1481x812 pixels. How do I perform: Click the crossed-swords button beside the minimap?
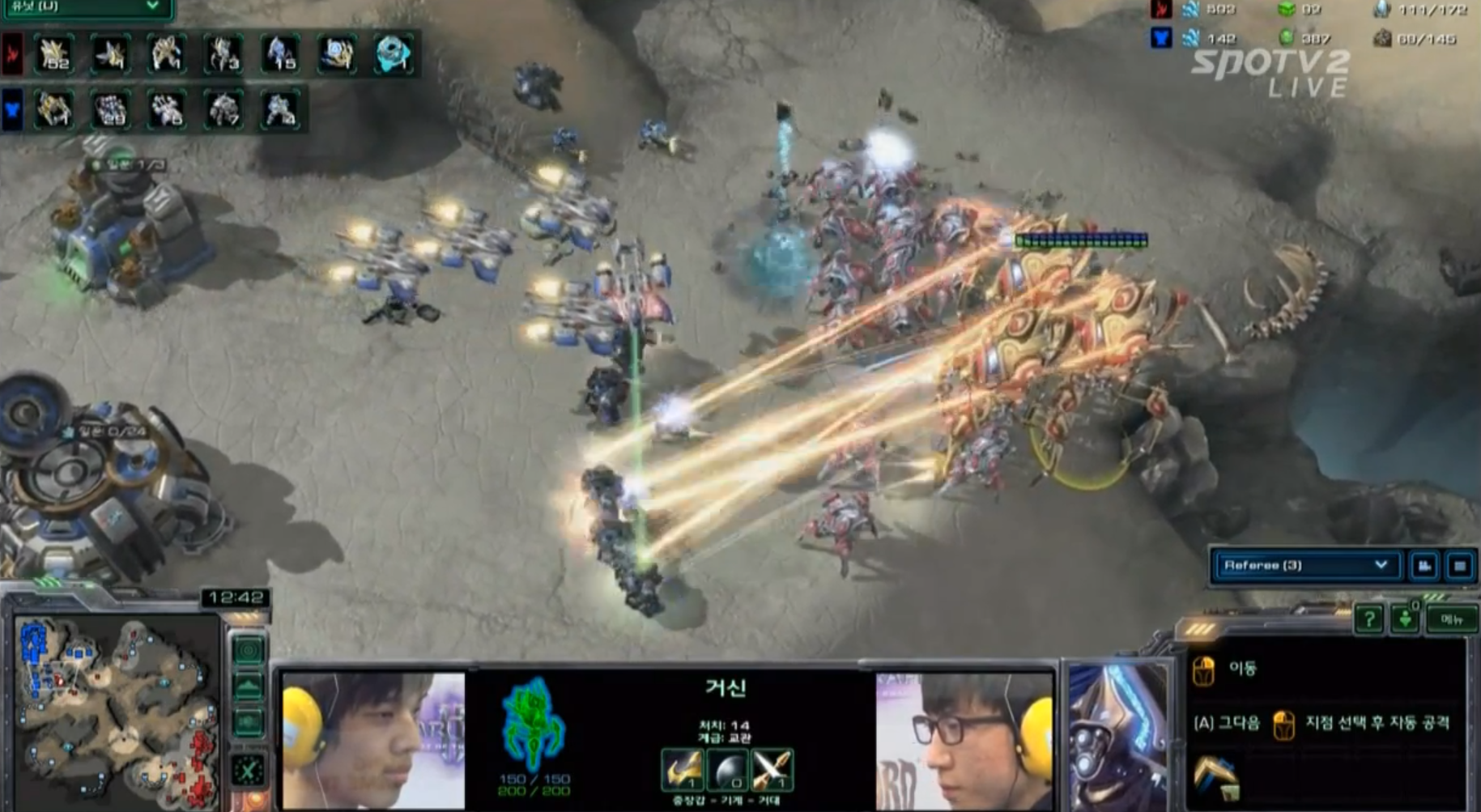click(249, 769)
